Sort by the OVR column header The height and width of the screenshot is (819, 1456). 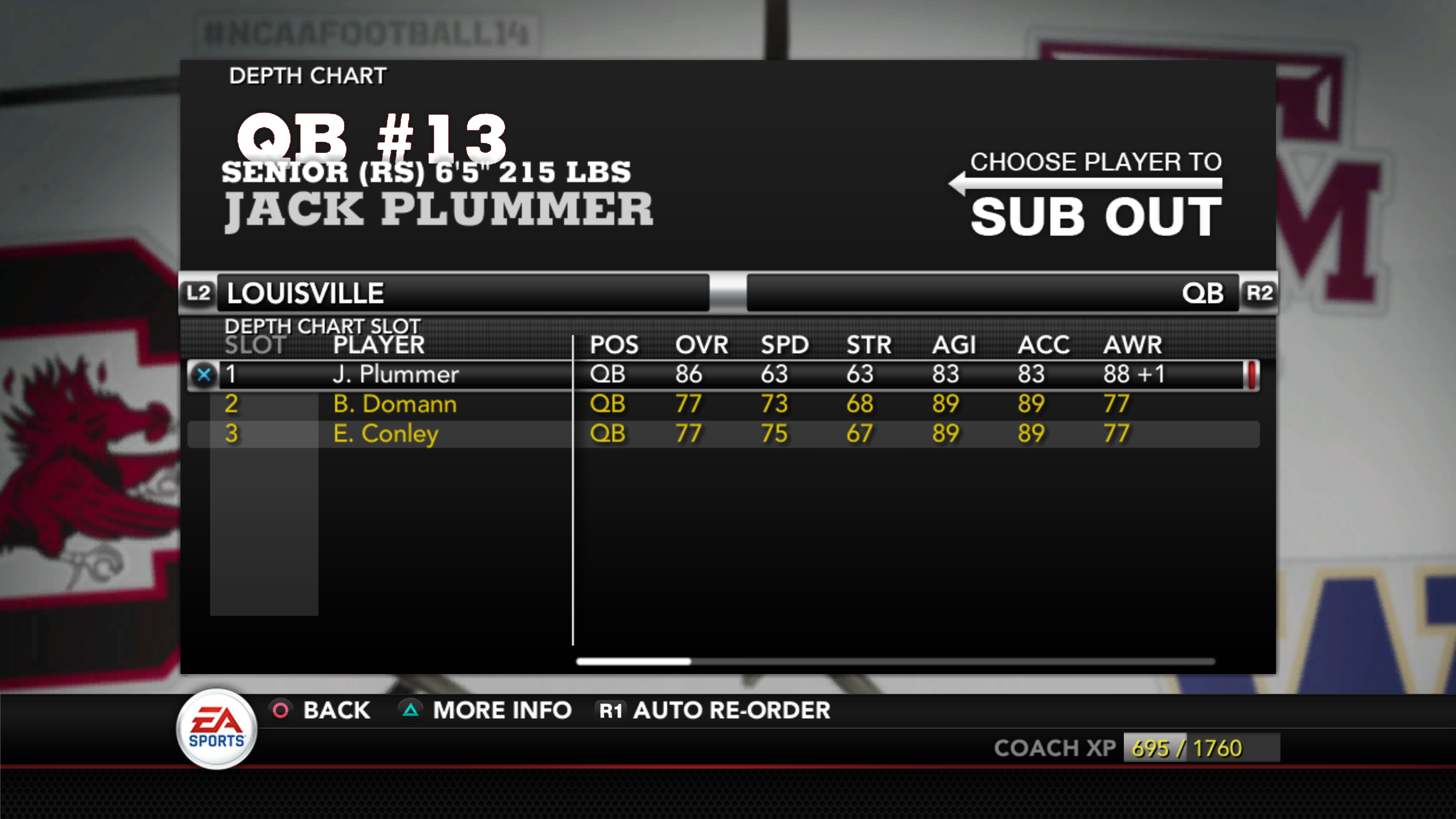(701, 345)
